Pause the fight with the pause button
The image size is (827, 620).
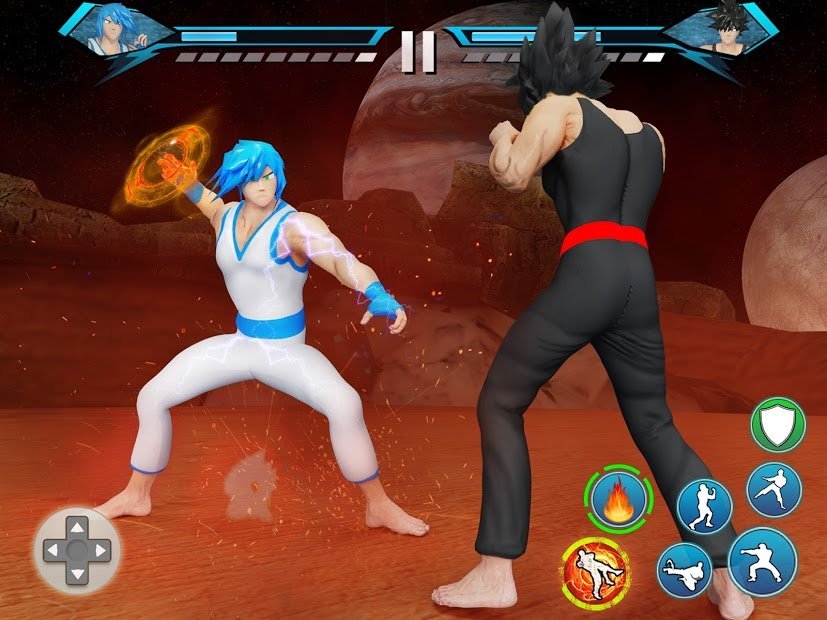click(418, 52)
